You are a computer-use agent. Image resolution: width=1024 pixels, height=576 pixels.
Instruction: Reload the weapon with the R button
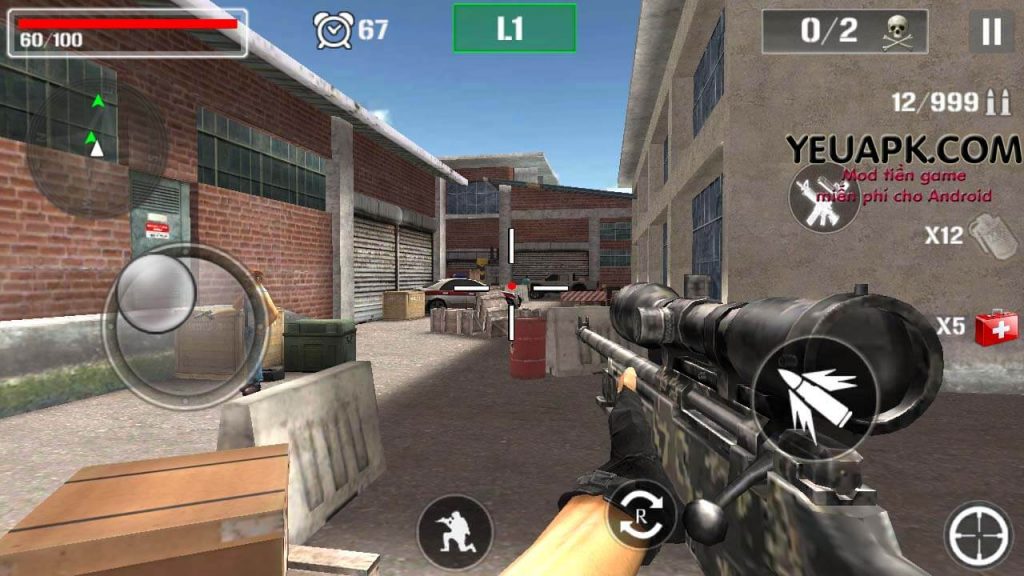(640, 516)
